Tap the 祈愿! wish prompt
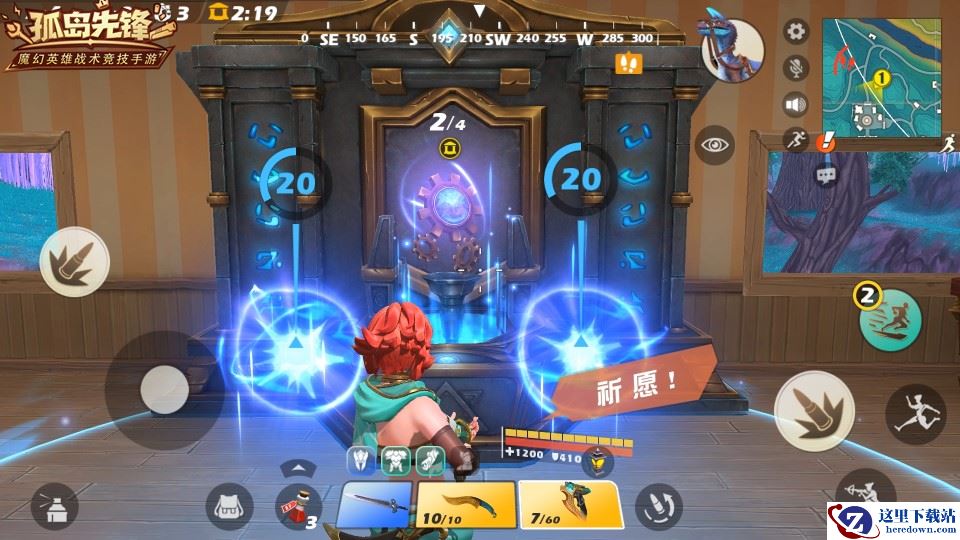 (625, 382)
